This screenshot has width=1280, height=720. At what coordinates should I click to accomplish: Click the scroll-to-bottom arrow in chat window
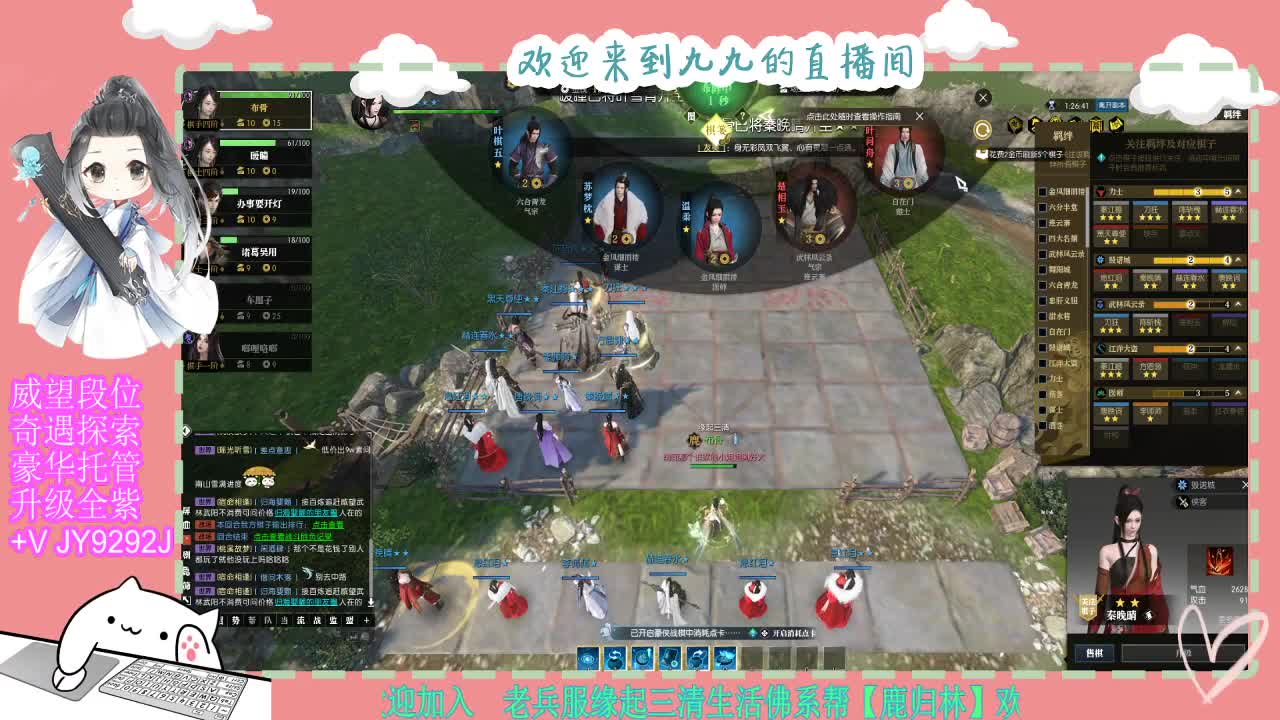coord(371,603)
